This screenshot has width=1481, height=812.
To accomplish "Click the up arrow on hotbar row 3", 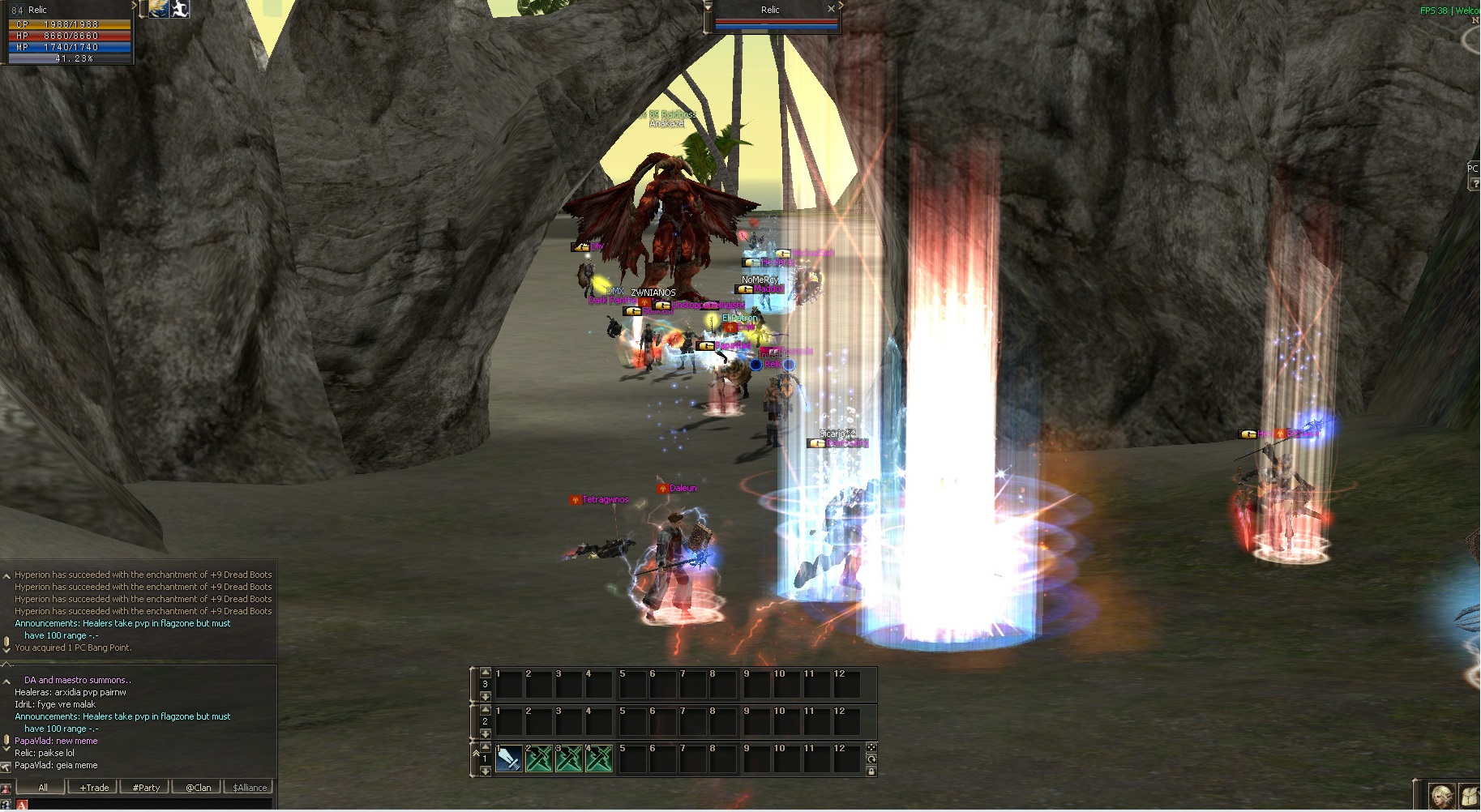I will coord(486,672).
